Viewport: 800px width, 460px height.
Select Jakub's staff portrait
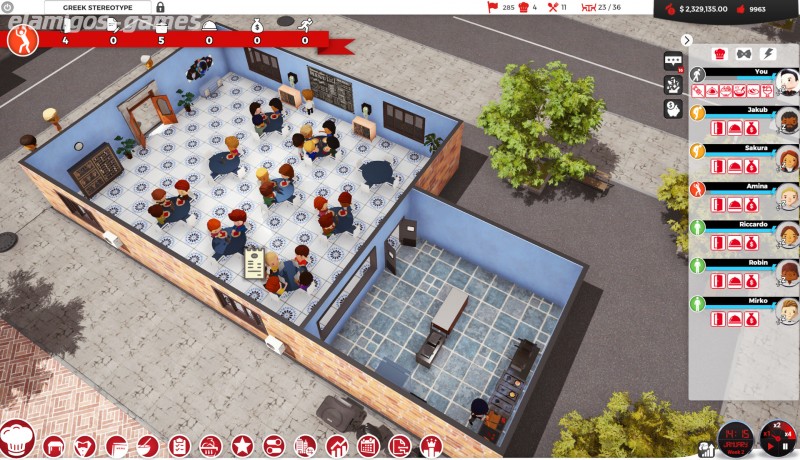pos(787,122)
